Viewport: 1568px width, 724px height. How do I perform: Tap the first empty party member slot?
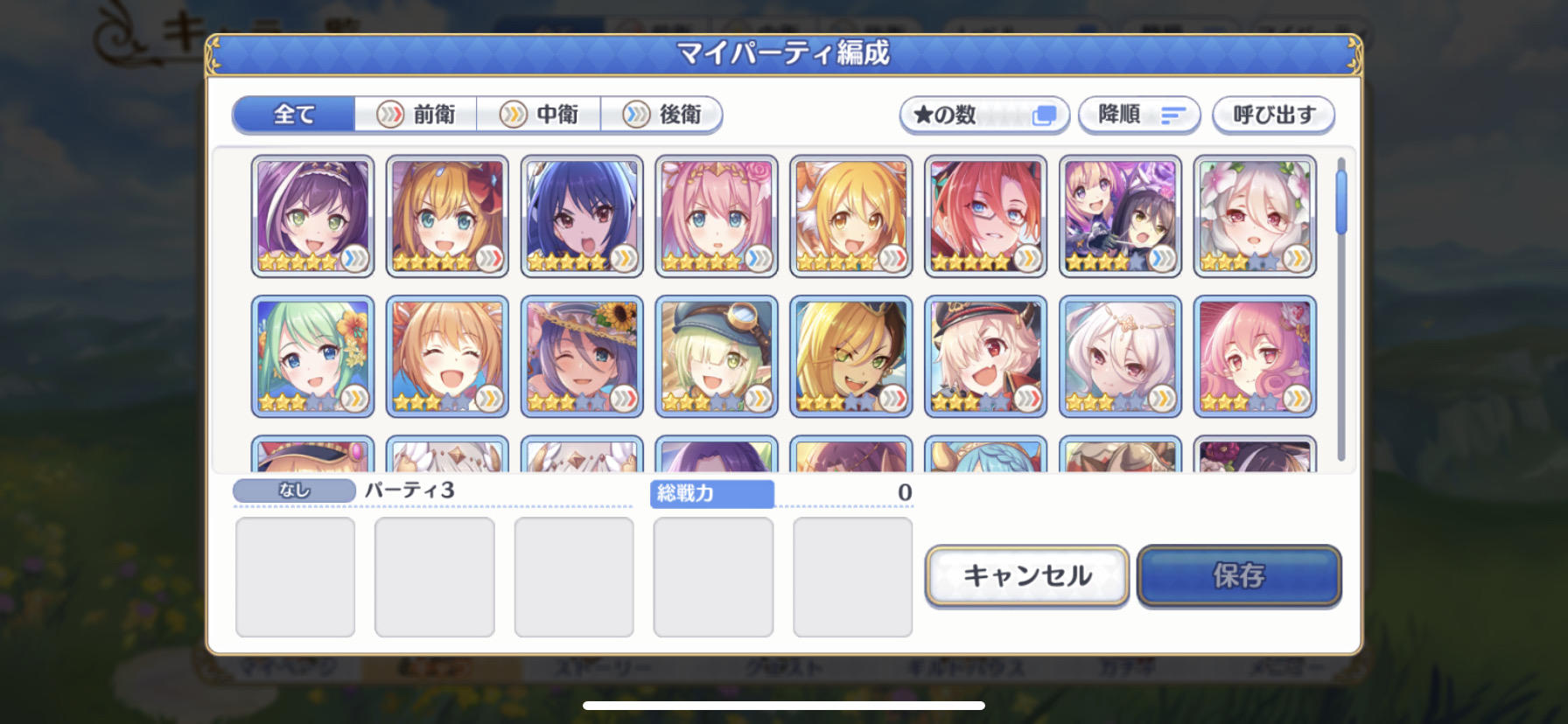pos(294,575)
